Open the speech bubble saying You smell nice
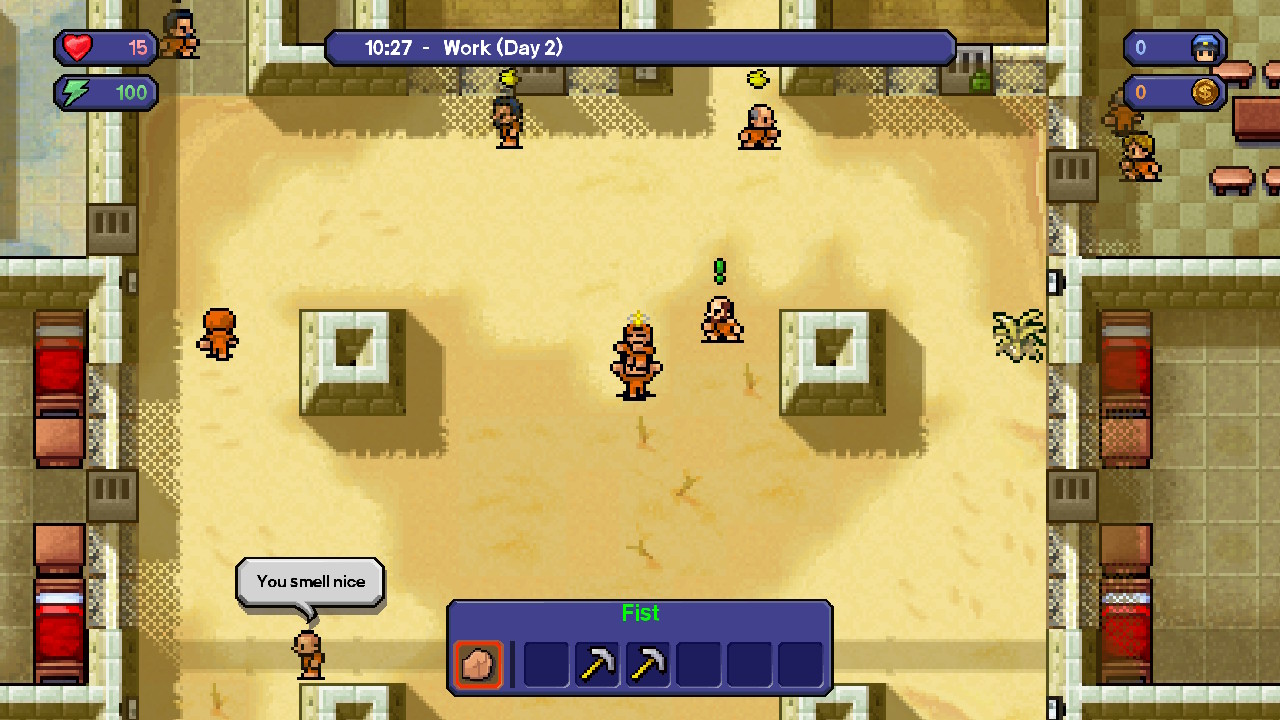The image size is (1280, 720). [309, 581]
